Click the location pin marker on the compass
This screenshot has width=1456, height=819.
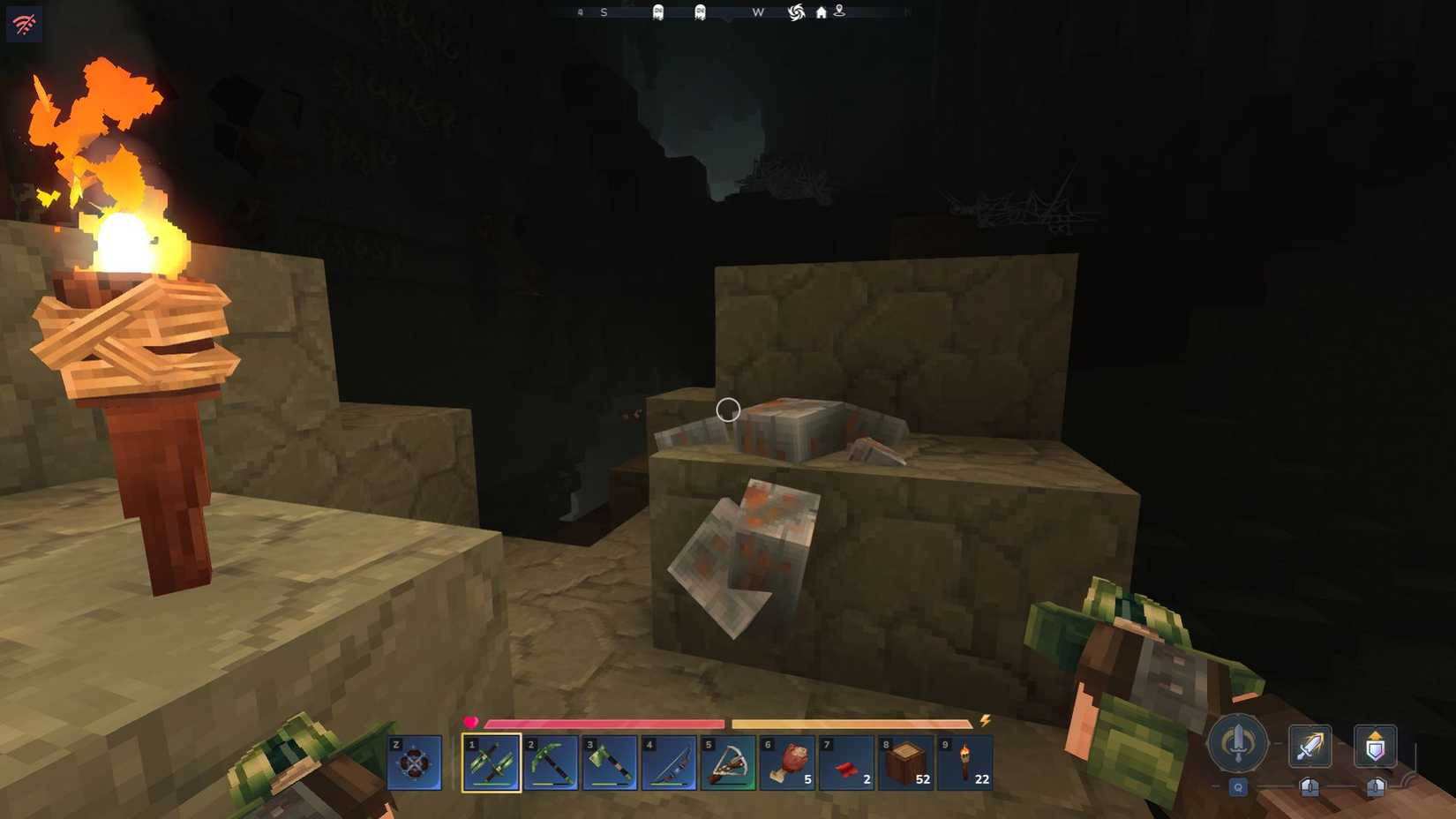click(x=838, y=12)
